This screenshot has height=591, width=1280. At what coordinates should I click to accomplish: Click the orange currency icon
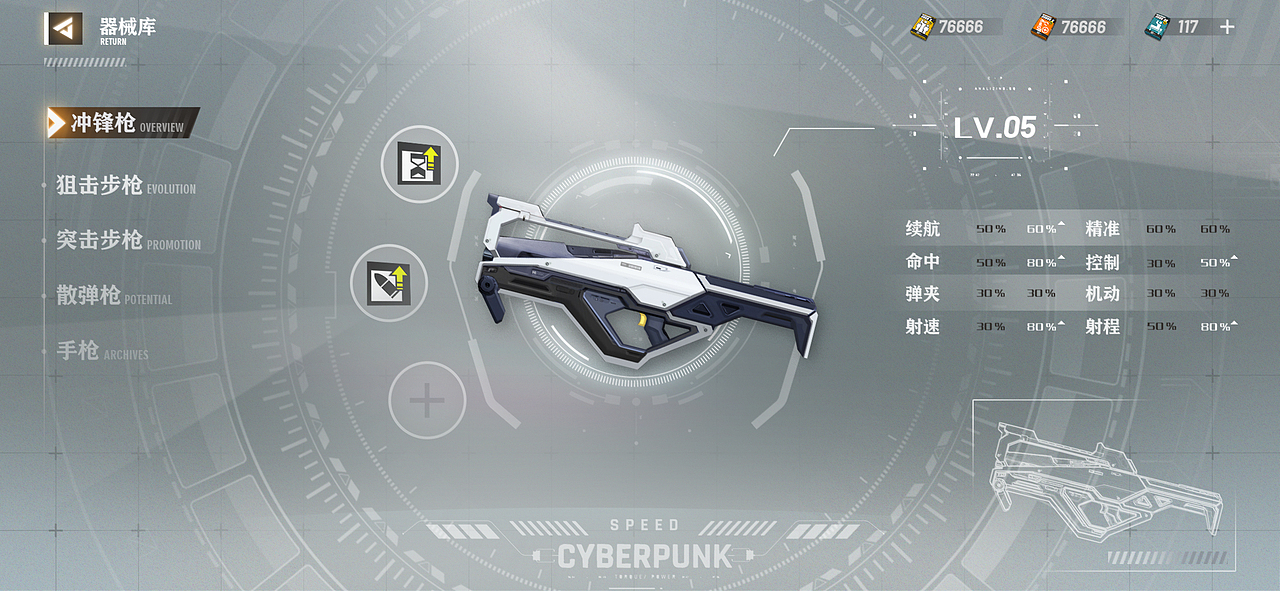pyautogui.click(x=1043, y=26)
